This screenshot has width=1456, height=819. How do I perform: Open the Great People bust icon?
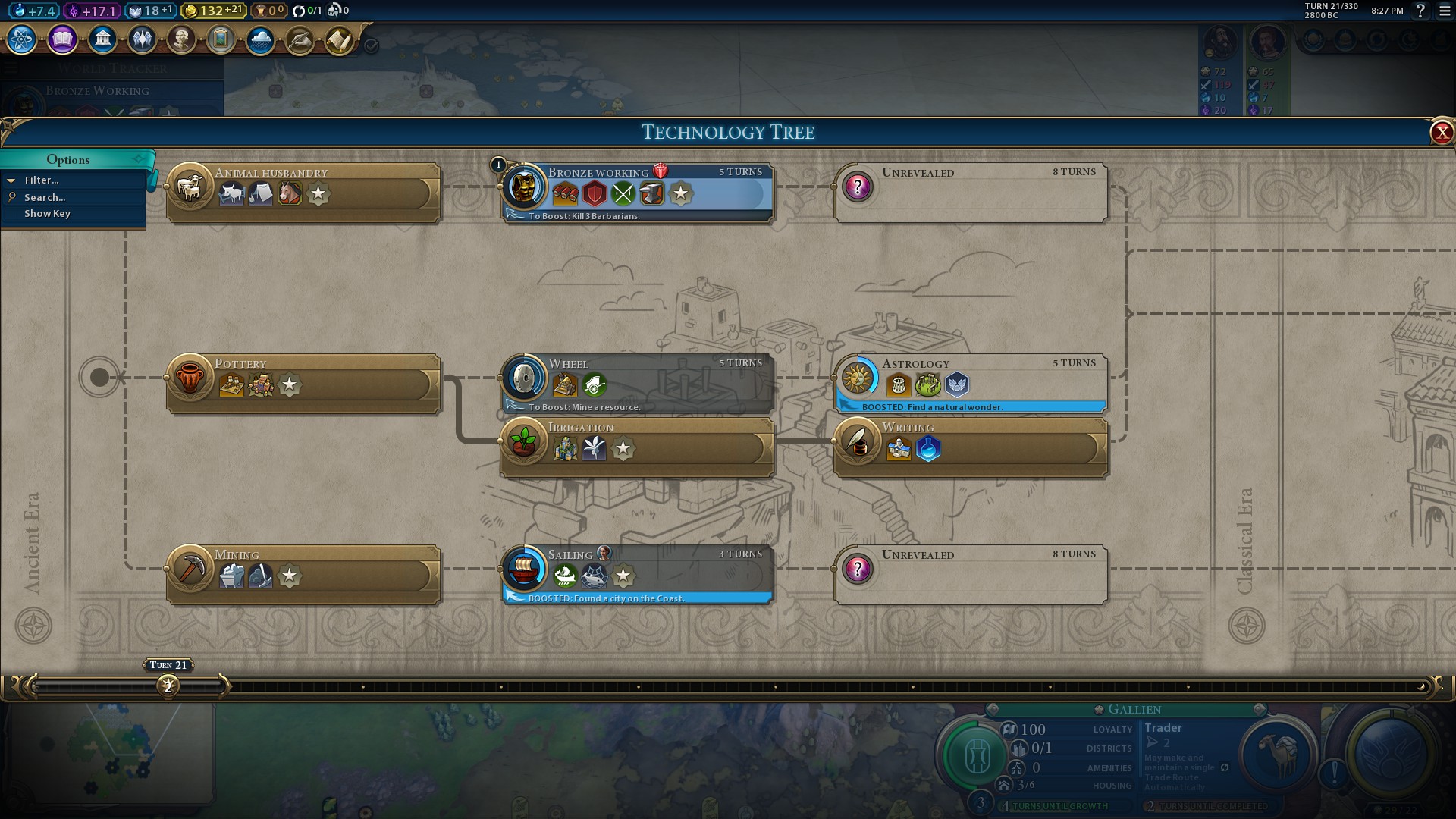coord(181,39)
